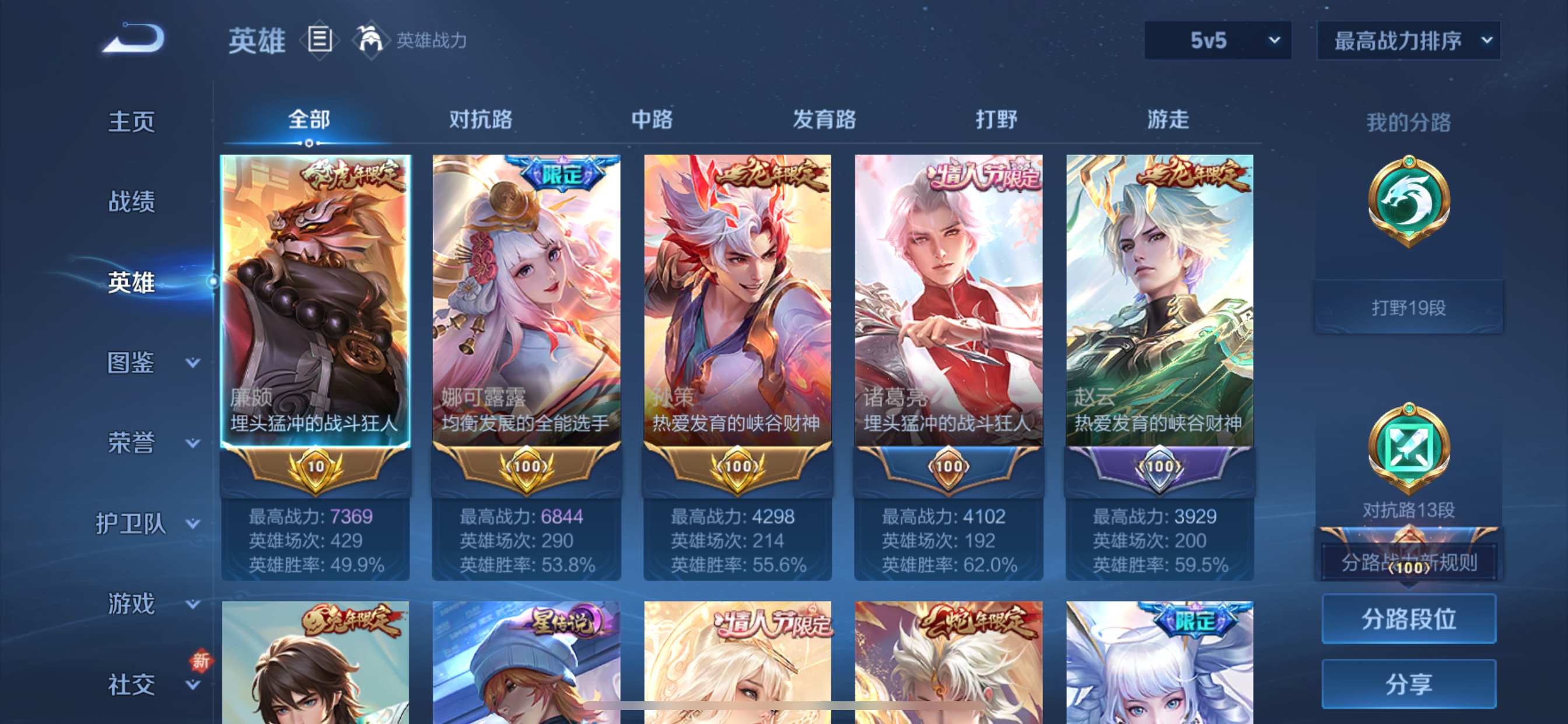Show heroes under the 打野 tab
Image resolution: width=1568 pixels, height=724 pixels.
996,120
